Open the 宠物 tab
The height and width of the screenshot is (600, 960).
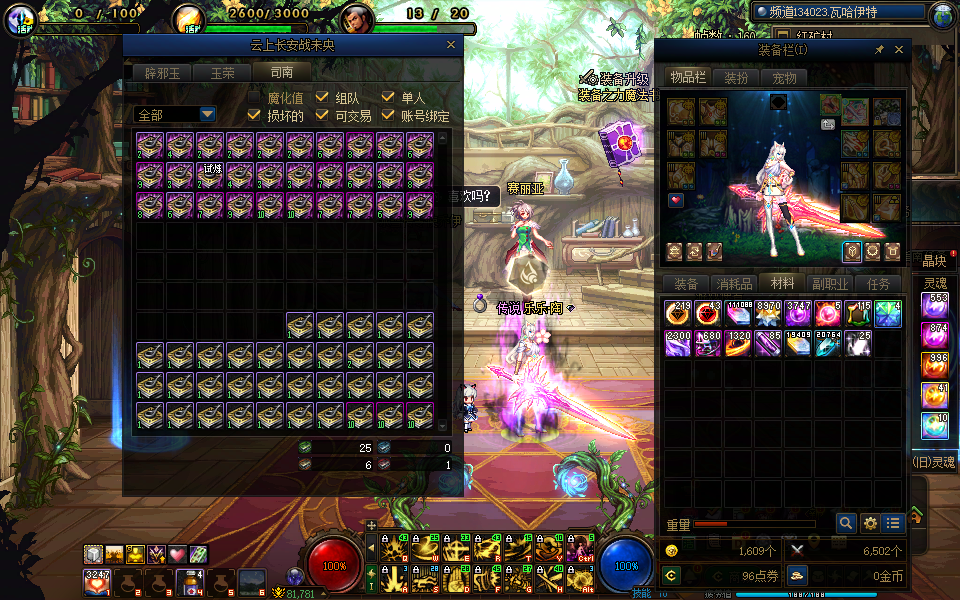pos(785,78)
